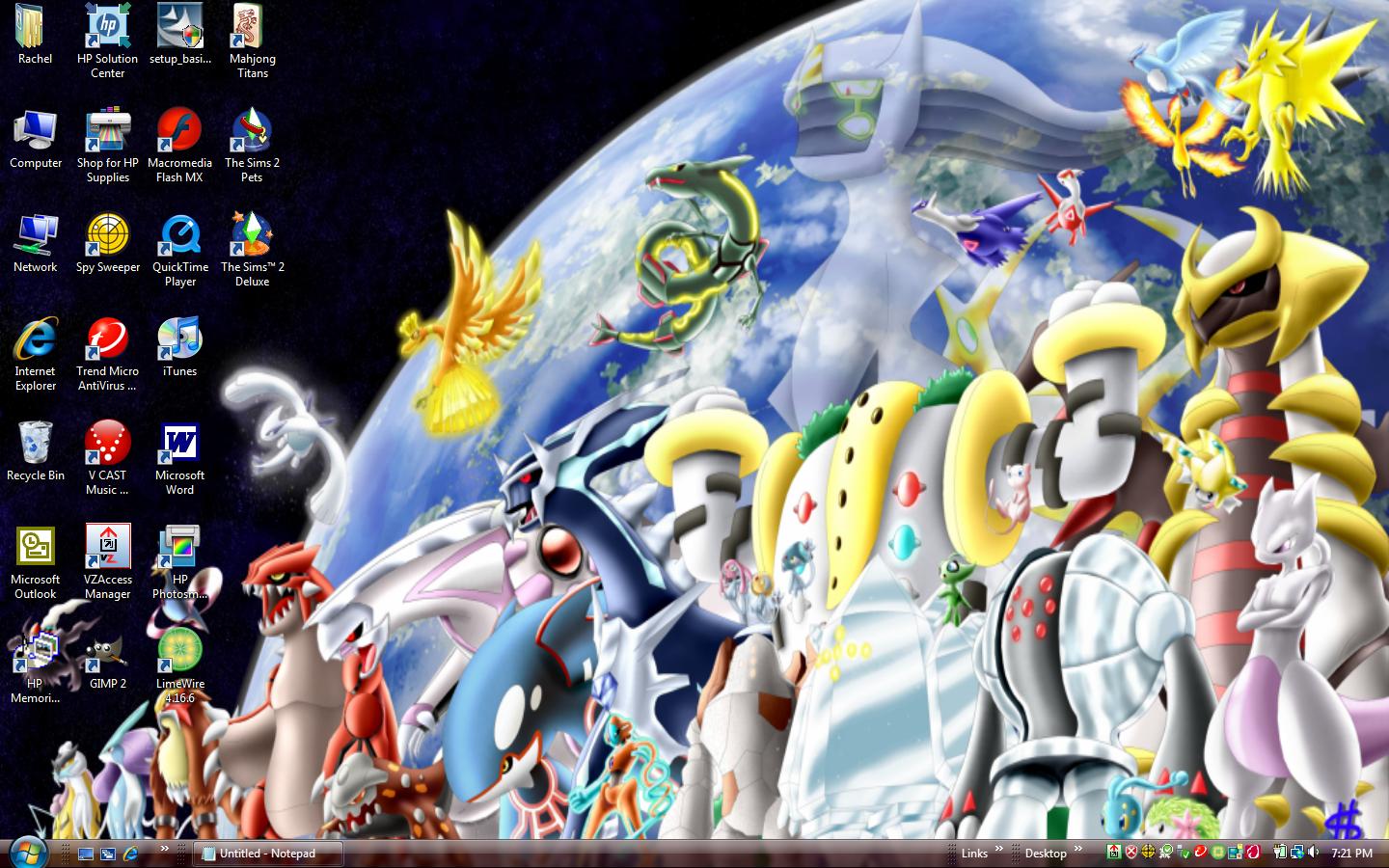
Task: Toggle Show Desktop in Quick Launch
Action: tap(86, 854)
